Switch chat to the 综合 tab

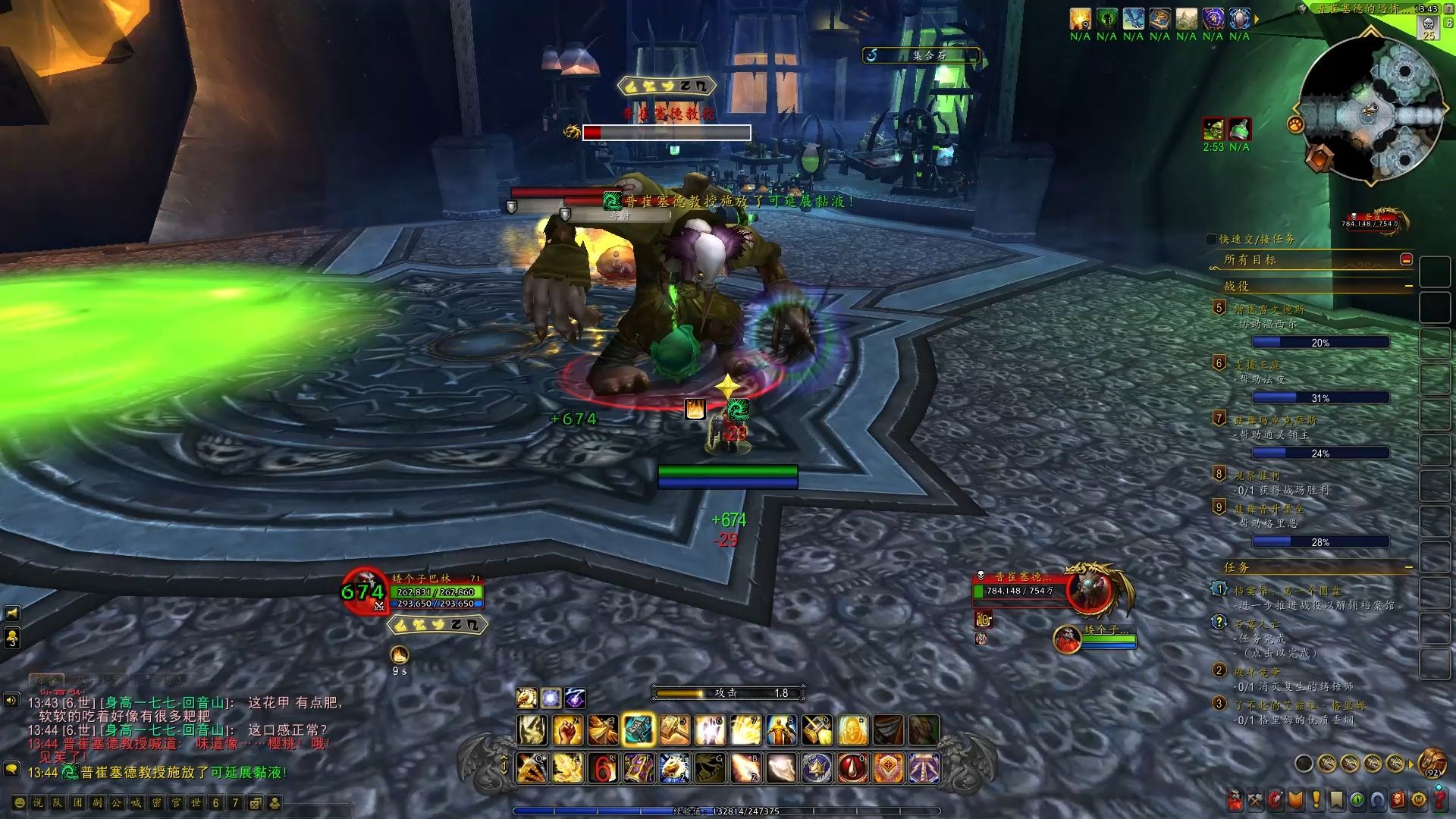pos(46,679)
